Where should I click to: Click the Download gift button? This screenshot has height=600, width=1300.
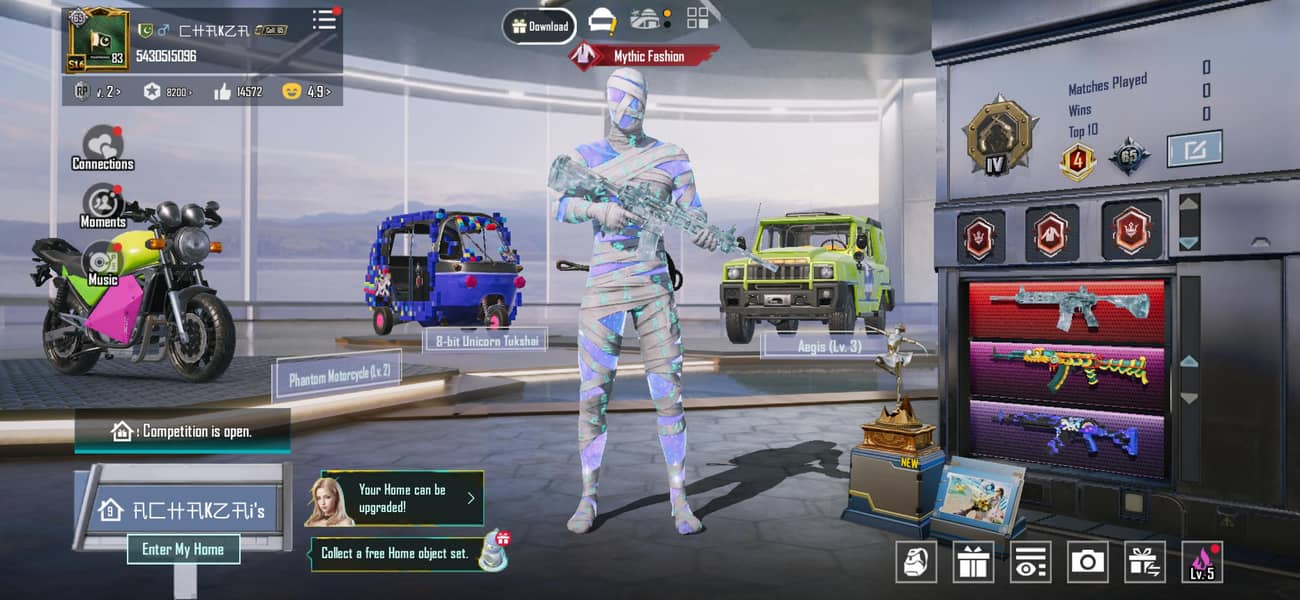click(x=540, y=26)
